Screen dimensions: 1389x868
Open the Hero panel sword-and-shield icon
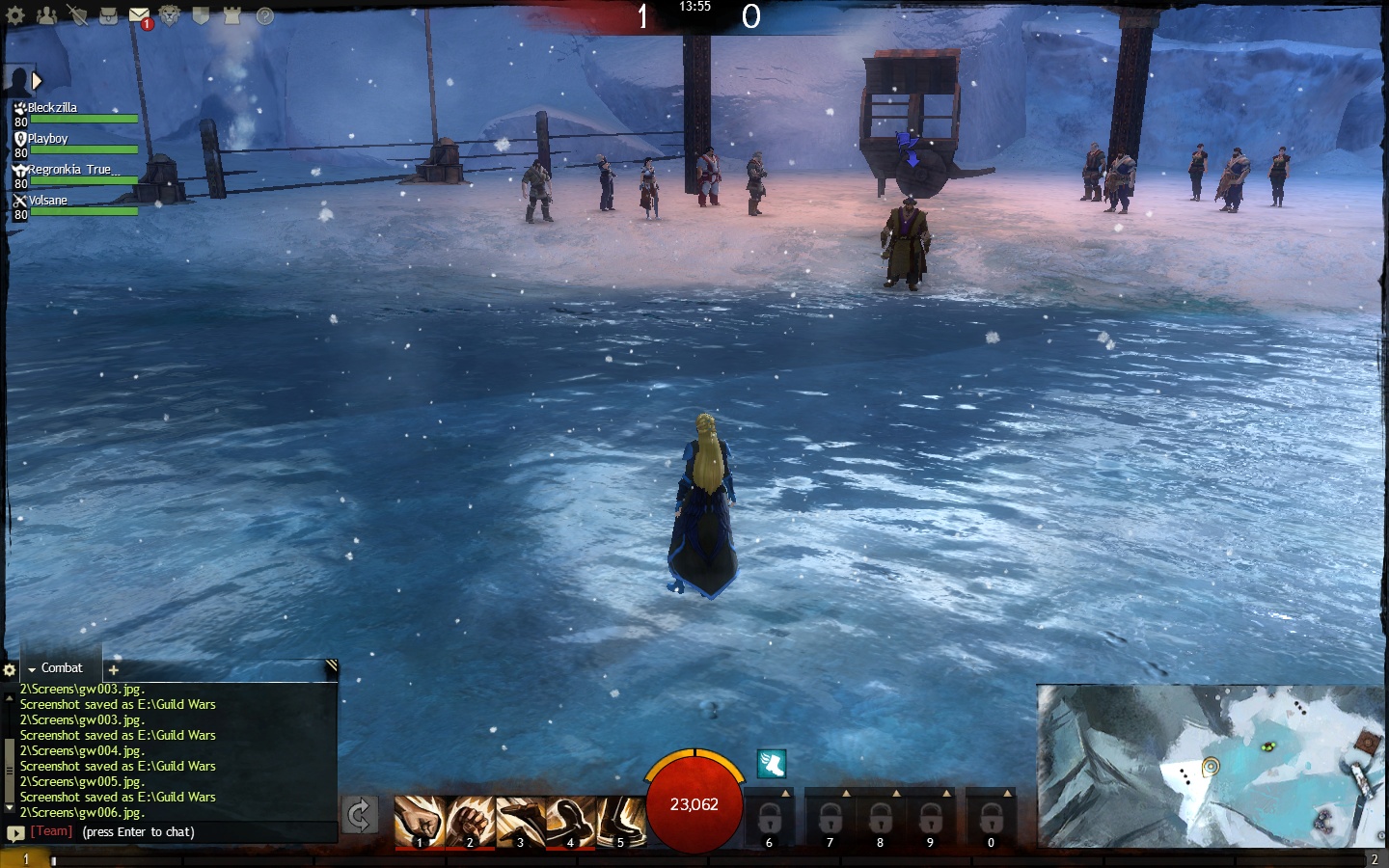tap(77, 15)
